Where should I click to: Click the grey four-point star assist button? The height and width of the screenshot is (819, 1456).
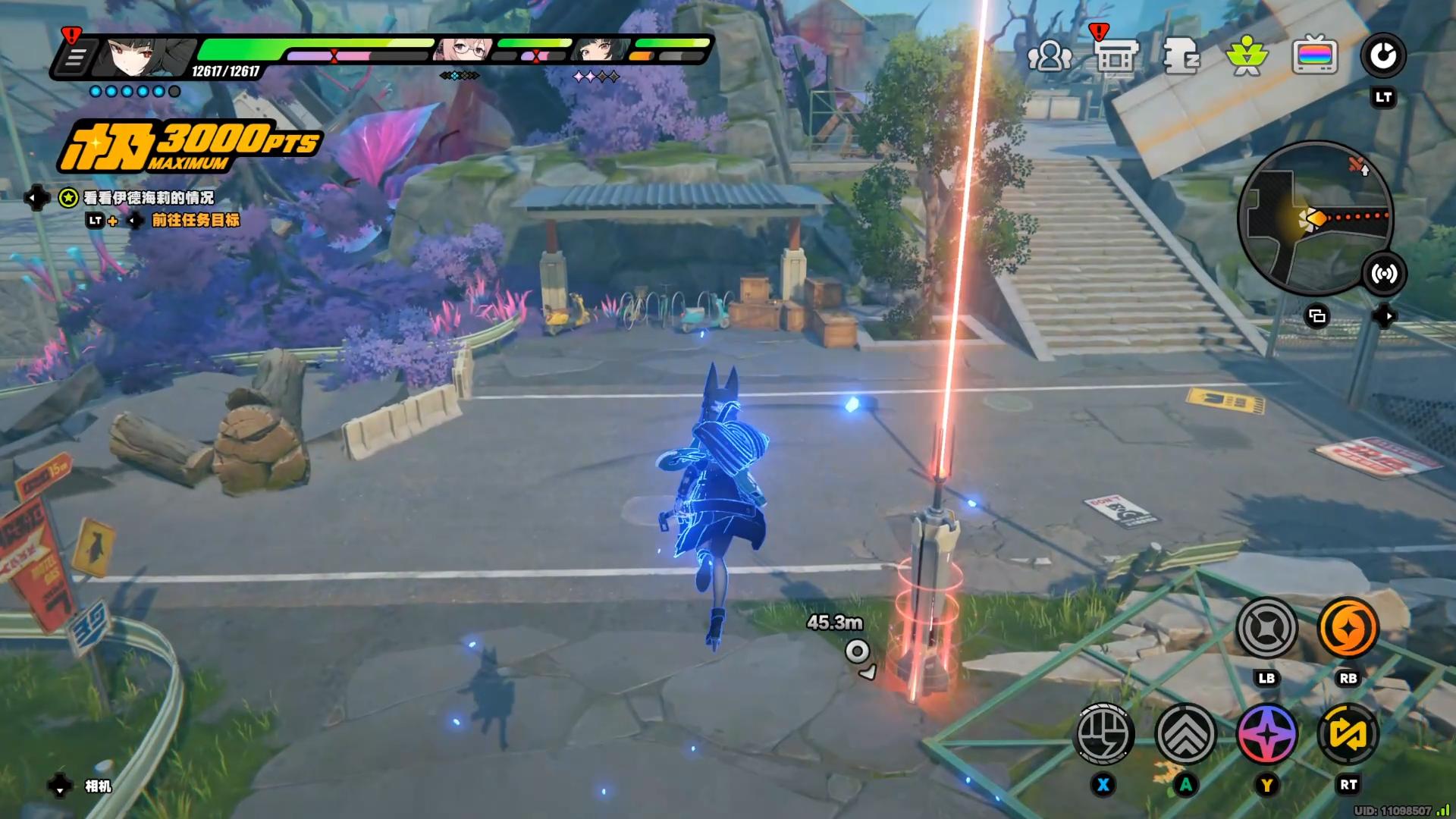pyautogui.click(x=1266, y=628)
